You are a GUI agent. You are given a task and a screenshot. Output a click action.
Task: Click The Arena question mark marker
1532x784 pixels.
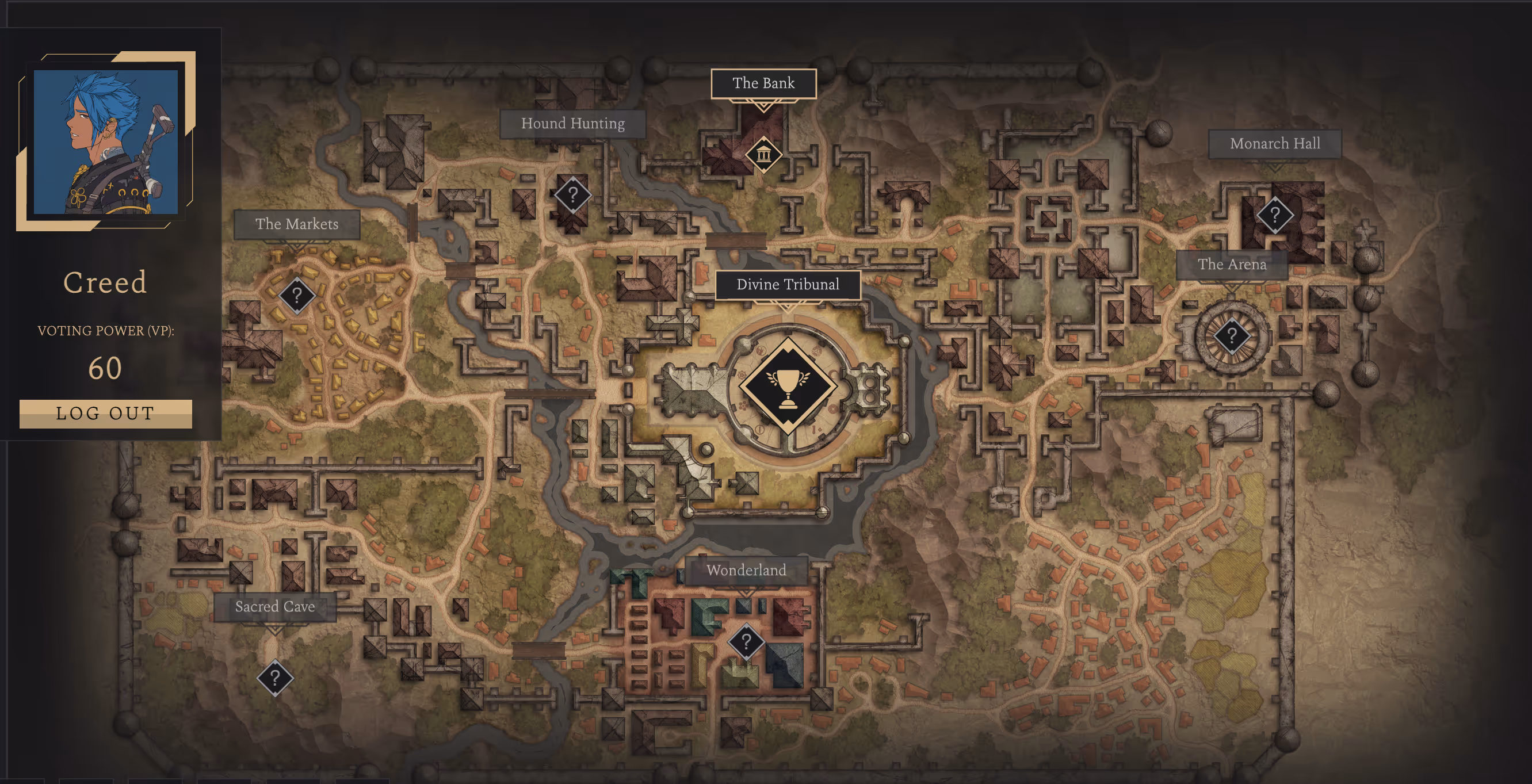(x=1232, y=336)
